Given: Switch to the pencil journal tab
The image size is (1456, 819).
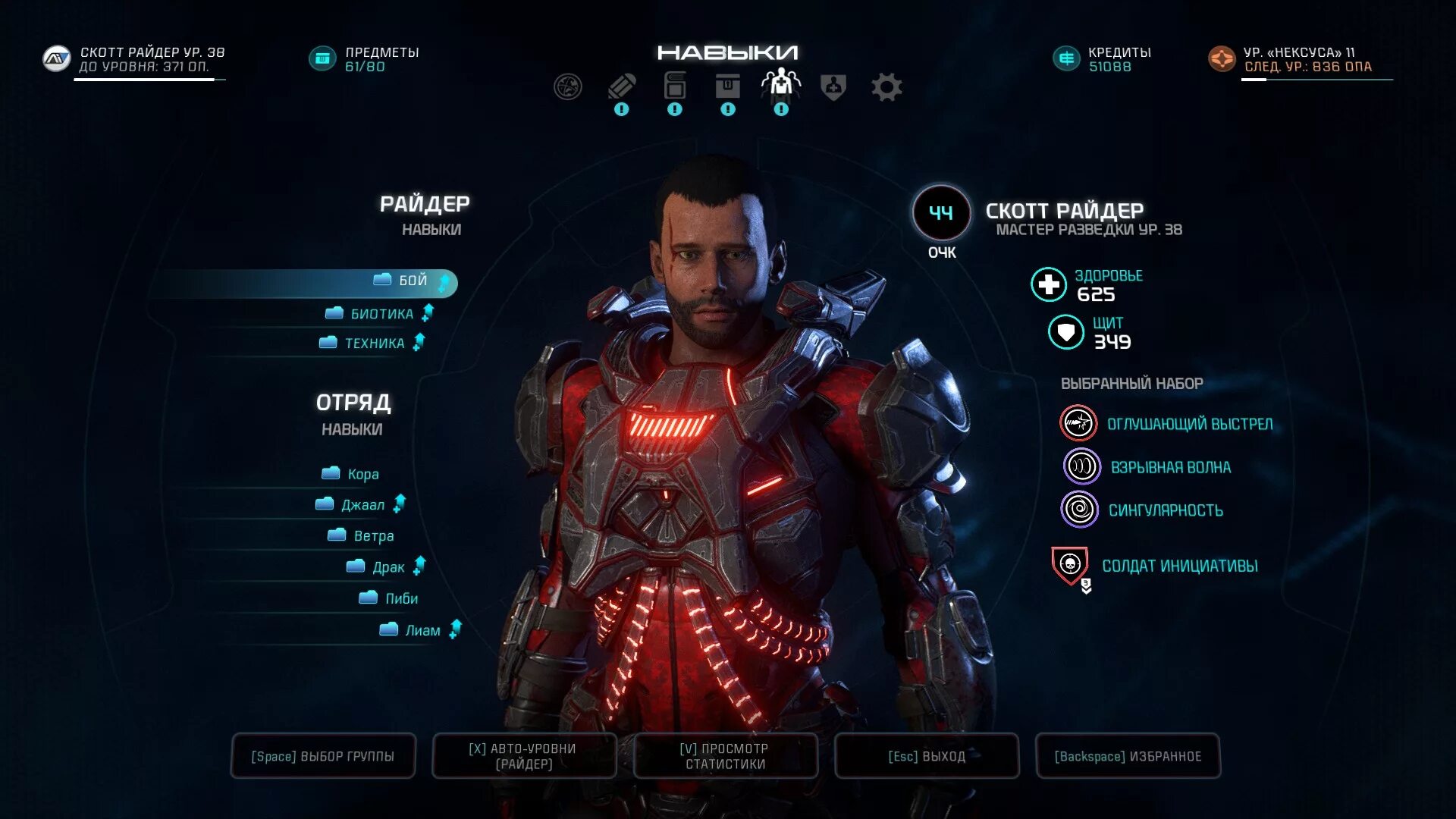Looking at the screenshot, I should (x=622, y=88).
